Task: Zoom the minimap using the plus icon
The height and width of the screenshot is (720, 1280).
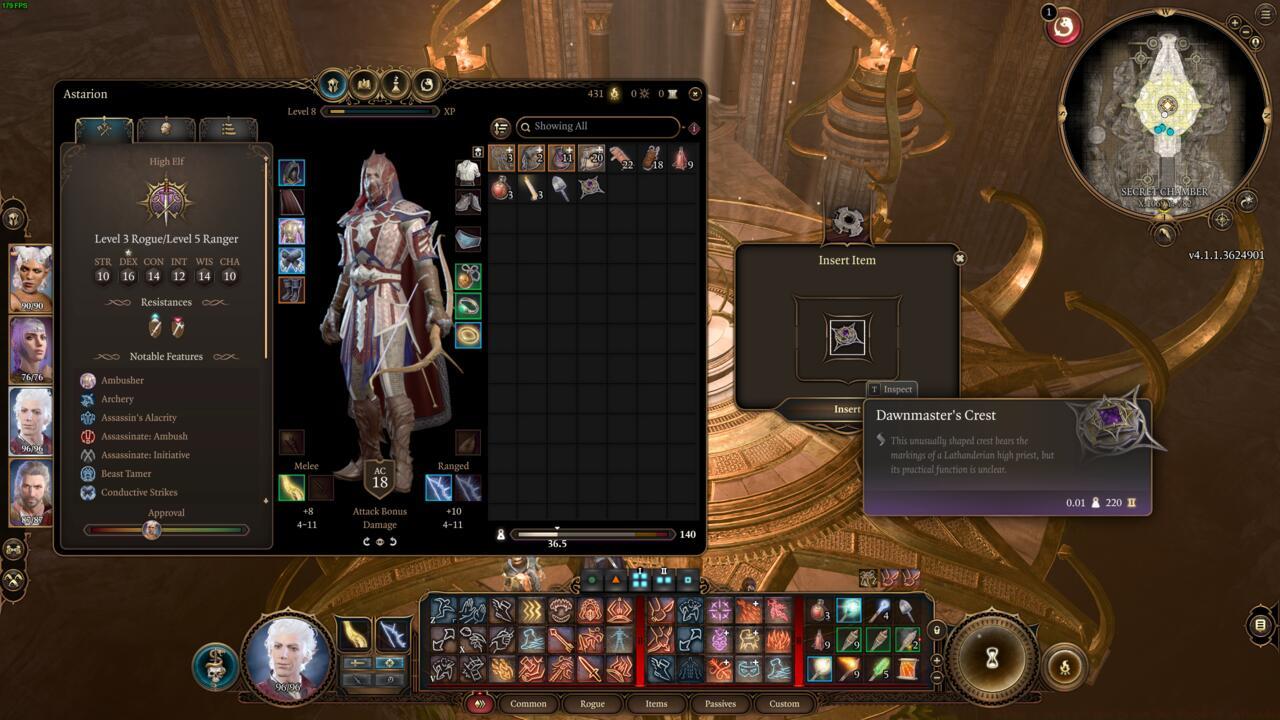Action: pyautogui.click(x=1235, y=24)
